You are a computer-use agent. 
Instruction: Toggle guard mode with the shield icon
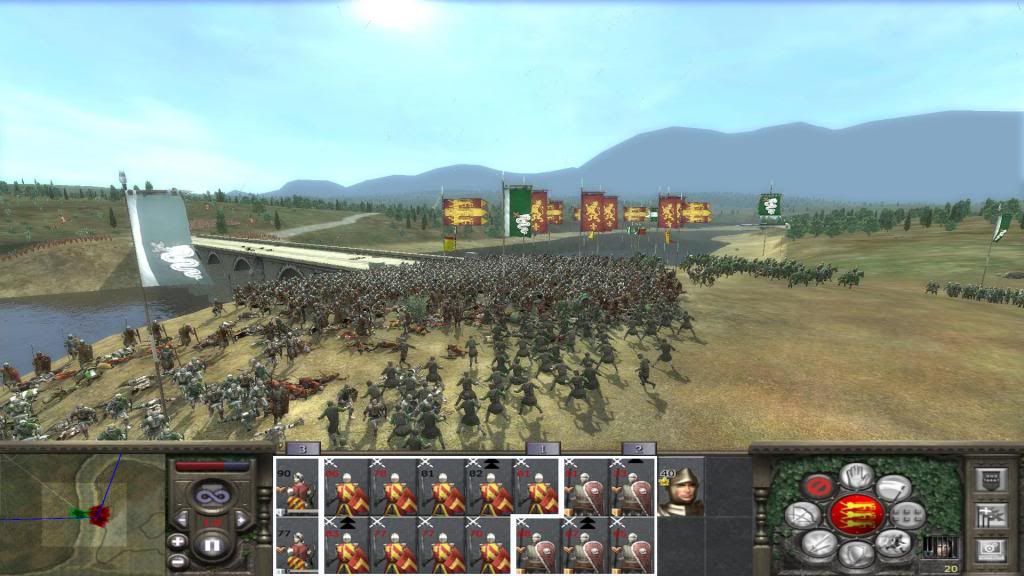click(x=855, y=551)
